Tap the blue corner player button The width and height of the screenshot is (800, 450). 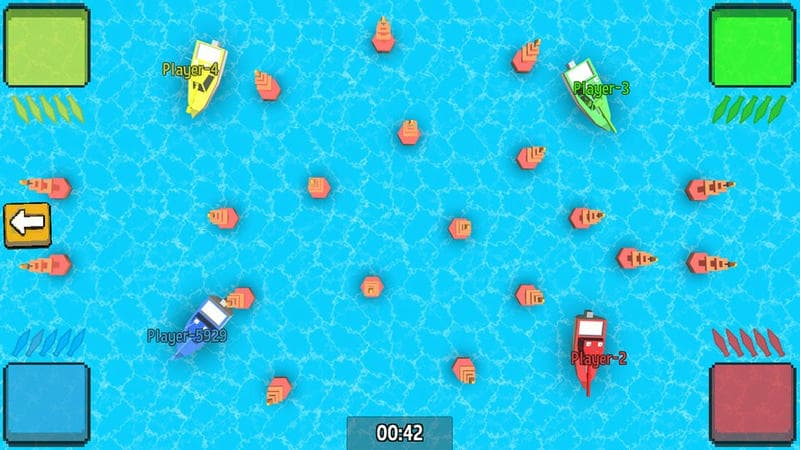[46, 404]
